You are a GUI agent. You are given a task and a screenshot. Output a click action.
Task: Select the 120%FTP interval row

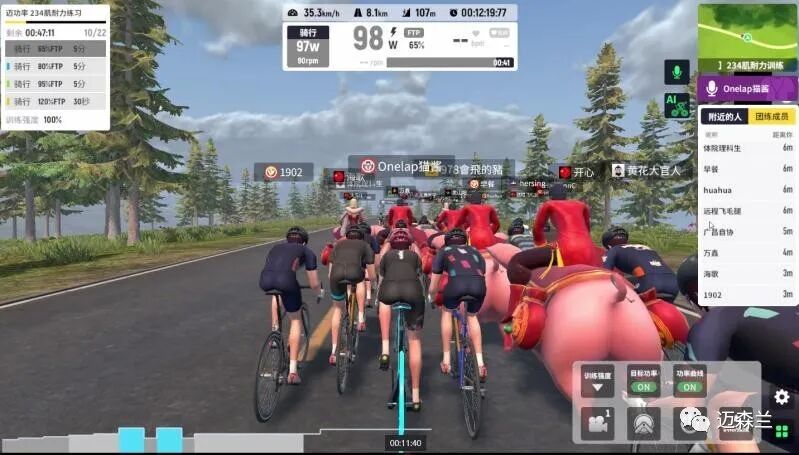click(55, 101)
